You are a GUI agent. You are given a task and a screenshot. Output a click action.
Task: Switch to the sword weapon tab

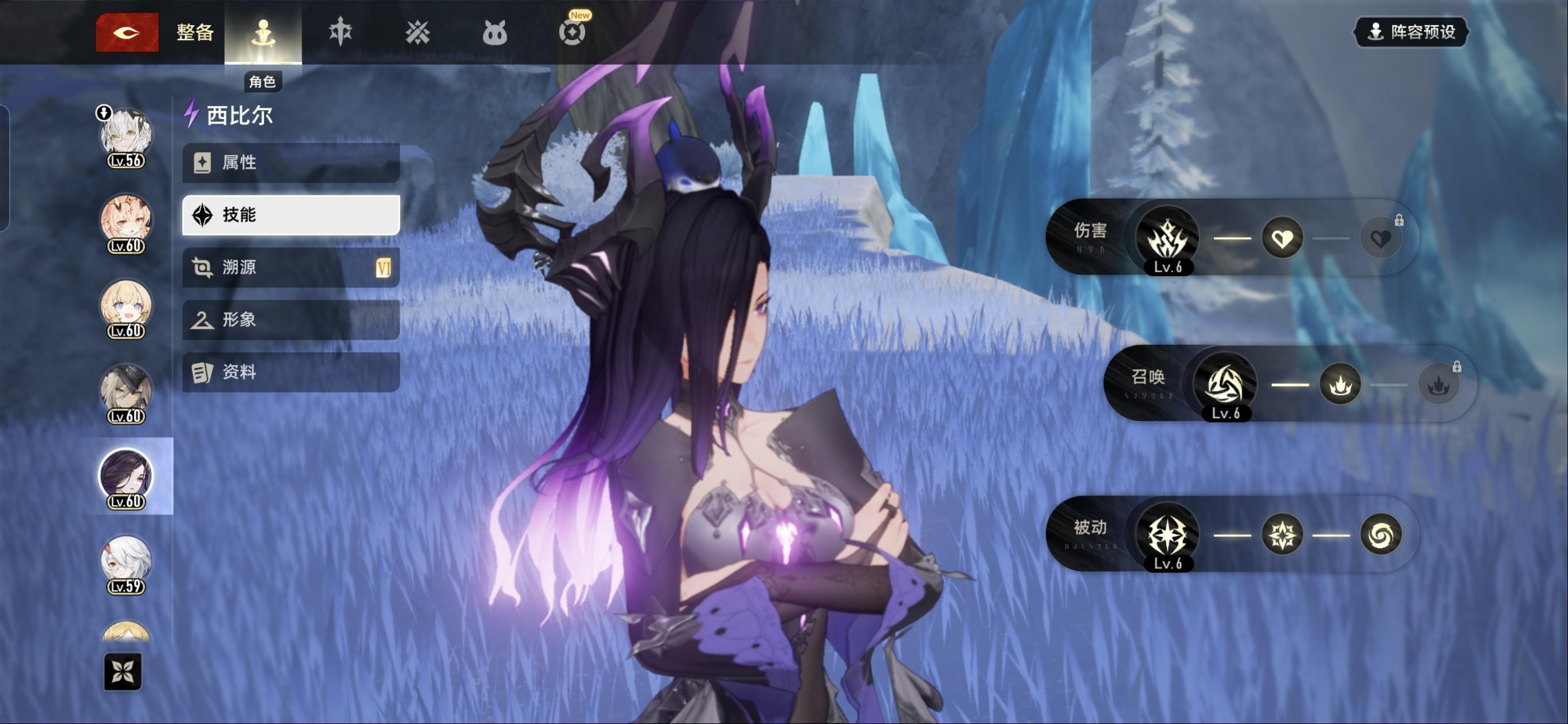click(340, 32)
